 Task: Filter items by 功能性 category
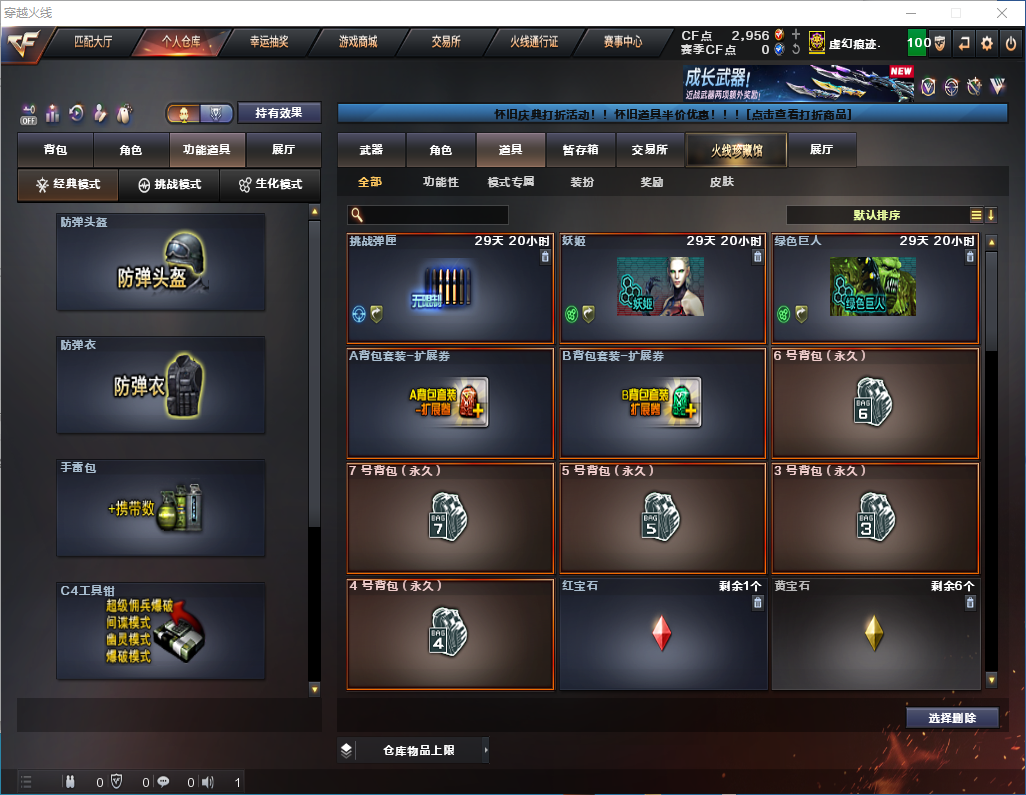pyautogui.click(x=440, y=182)
